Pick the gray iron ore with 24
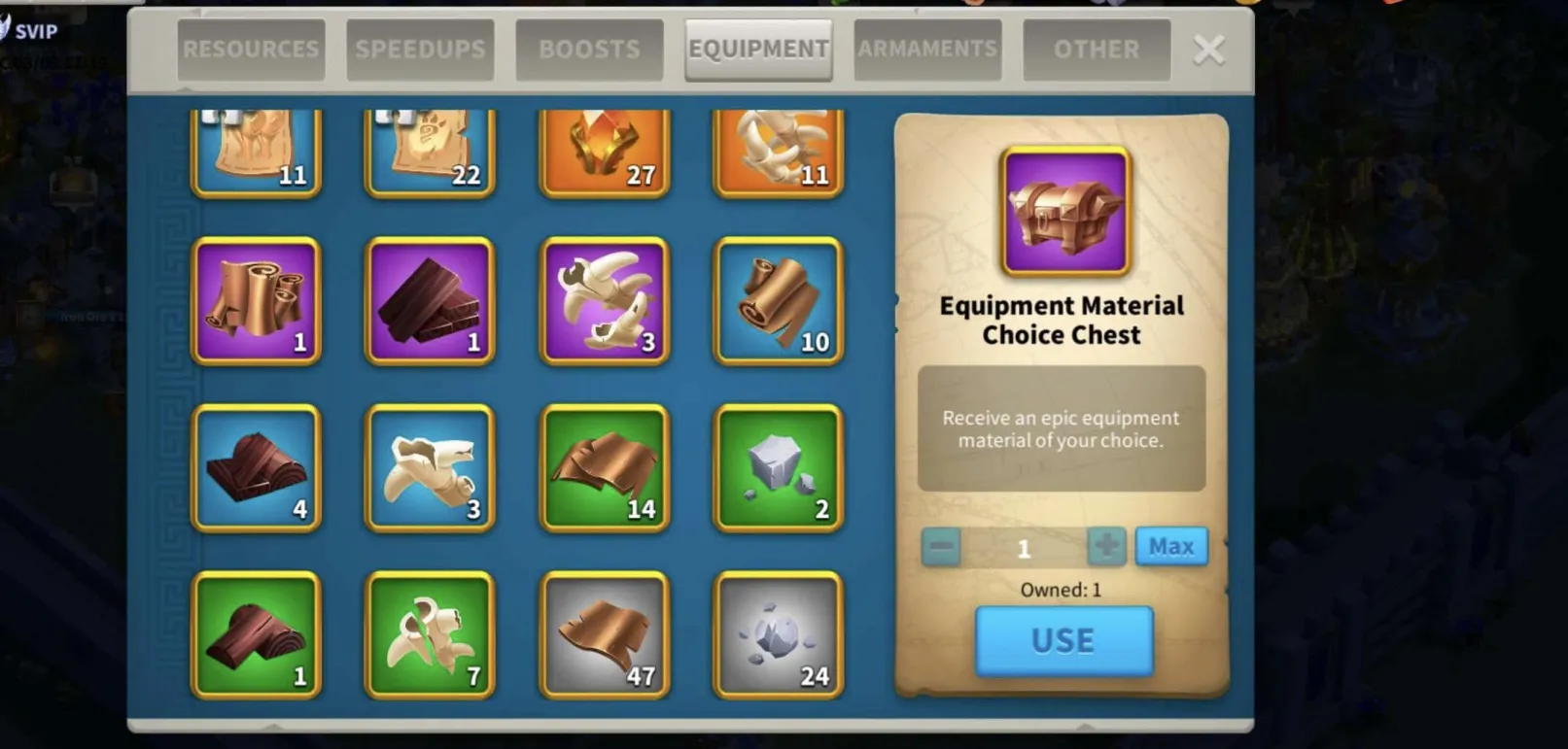The width and height of the screenshot is (1568, 749). pos(778,635)
